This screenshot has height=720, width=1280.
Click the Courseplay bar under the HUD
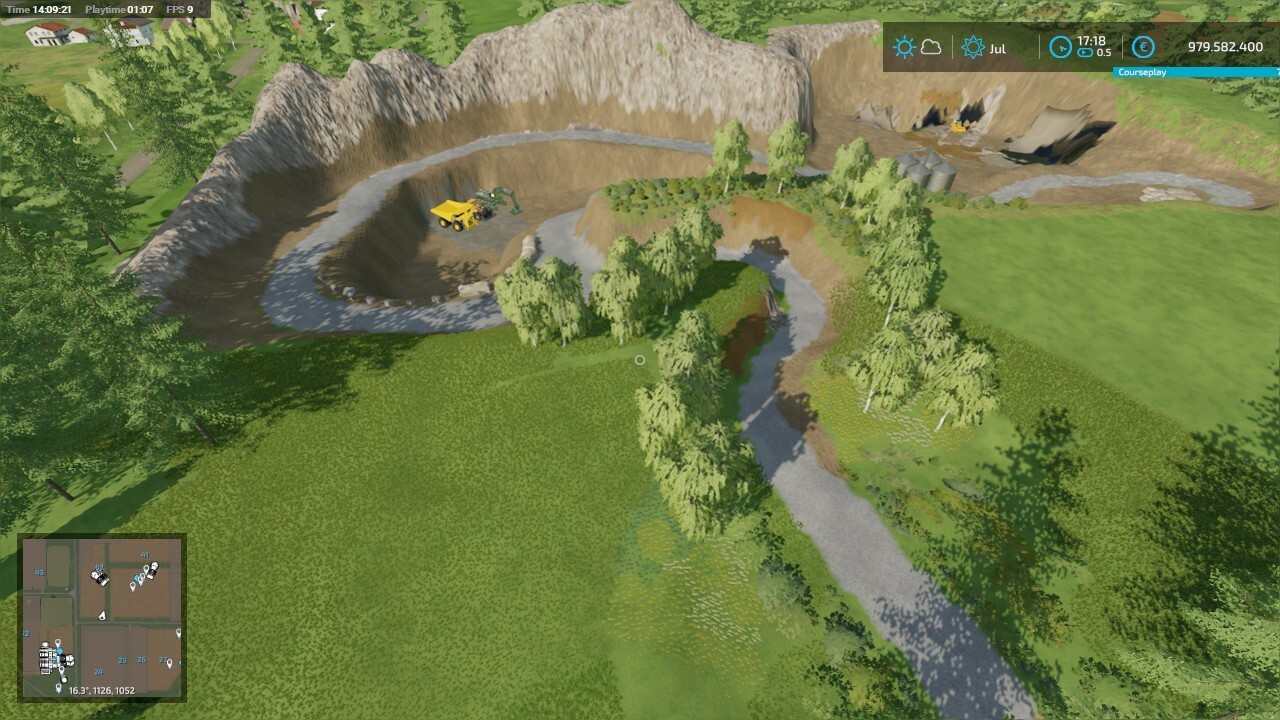[1195, 73]
